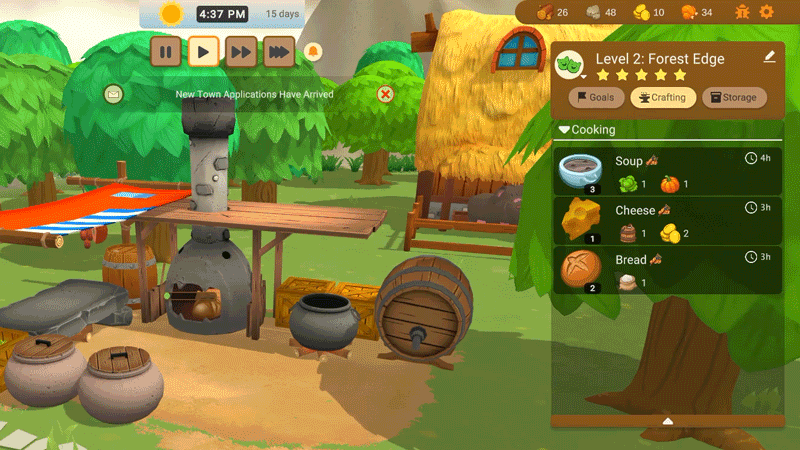The height and width of the screenshot is (450, 800).
Task: Switch to double fast-forward speed
Action: [241, 51]
